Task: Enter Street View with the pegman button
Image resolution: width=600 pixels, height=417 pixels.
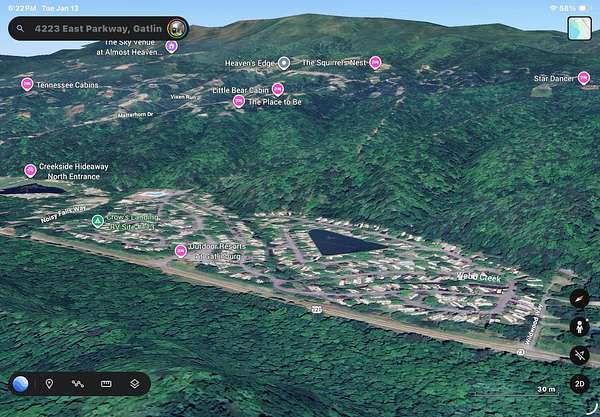Action: (579, 326)
